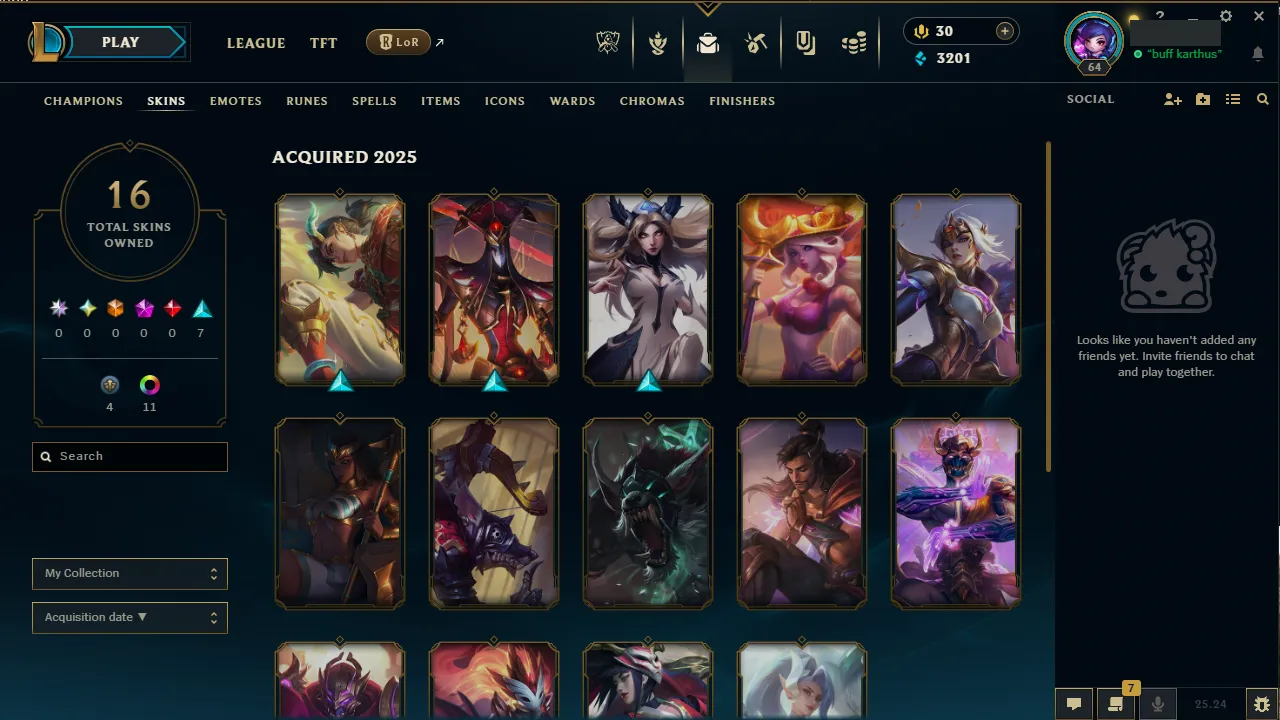Change the Acquisition date sort order
1280x720 pixels.
(x=129, y=617)
